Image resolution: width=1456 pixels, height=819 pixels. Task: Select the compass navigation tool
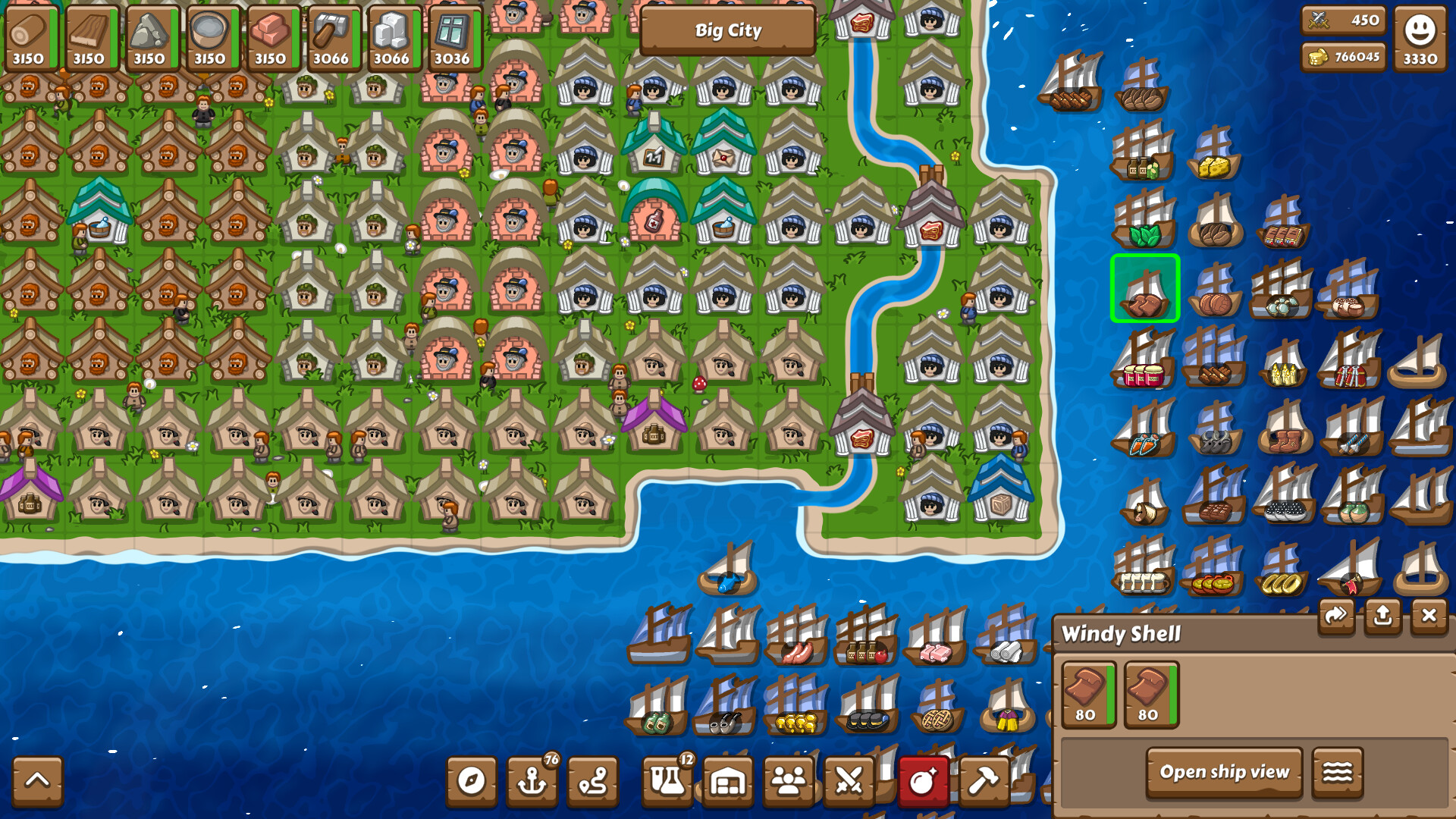(472, 781)
